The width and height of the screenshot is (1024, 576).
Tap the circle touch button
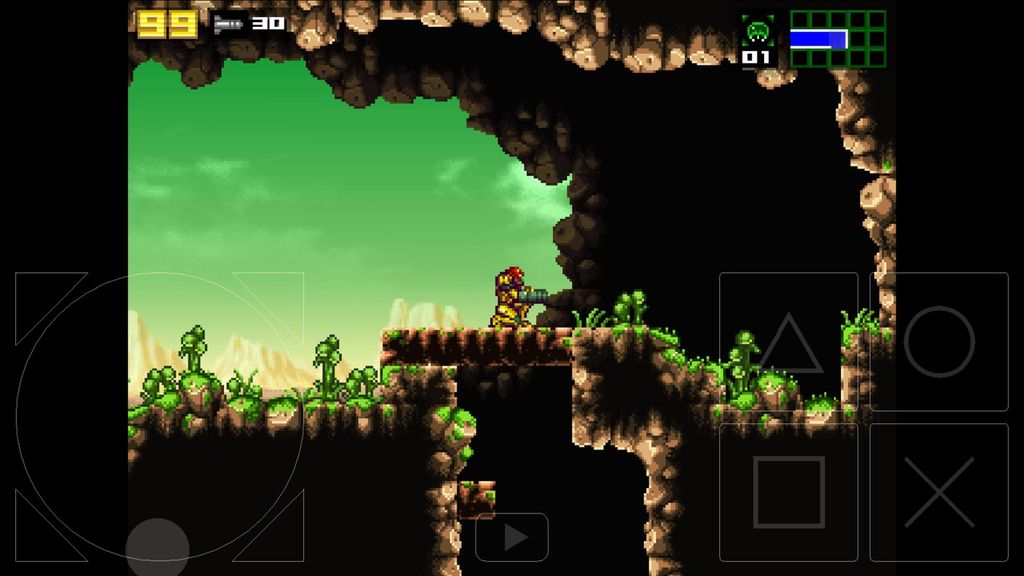pyautogui.click(x=939, y=341)
